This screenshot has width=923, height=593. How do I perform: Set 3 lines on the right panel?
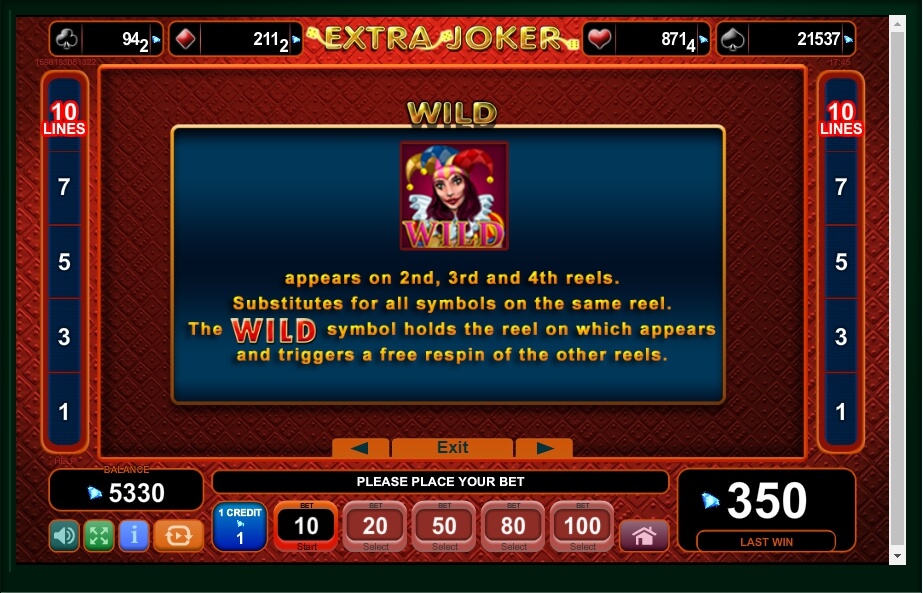[841, 337]
